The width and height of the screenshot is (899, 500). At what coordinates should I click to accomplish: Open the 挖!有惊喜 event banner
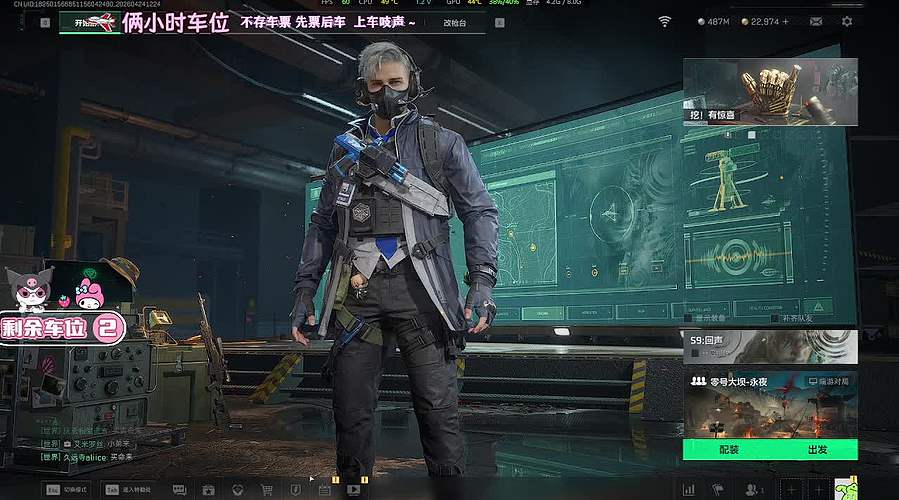(770, 91)
